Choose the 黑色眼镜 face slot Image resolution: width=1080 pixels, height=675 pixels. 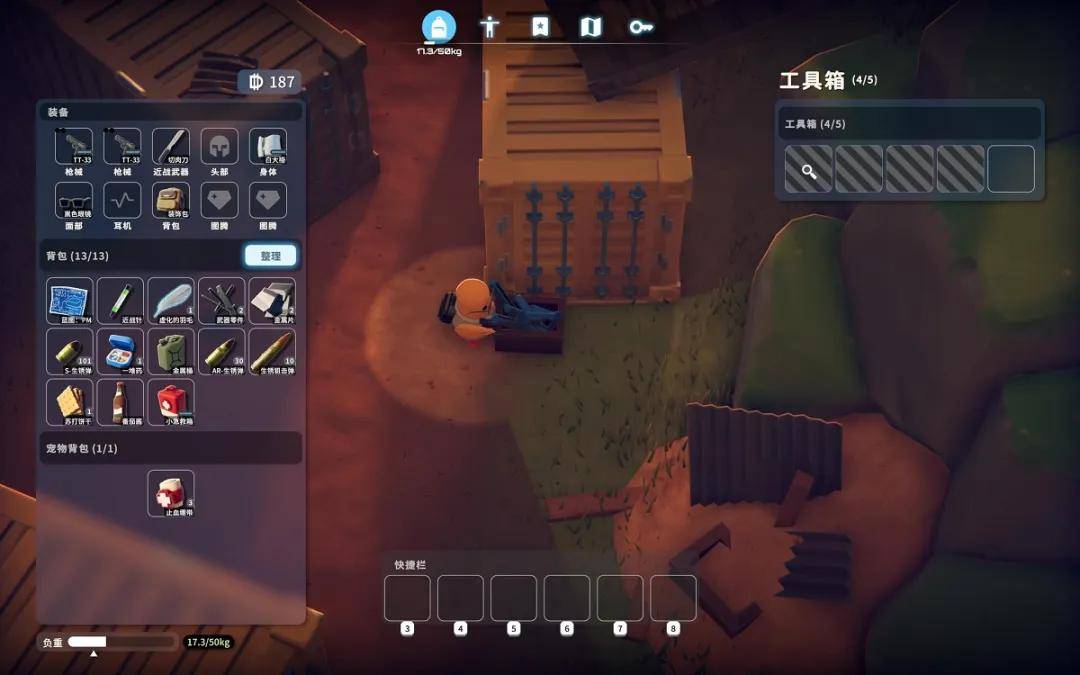pyautogui.click(x=74, y=201)
